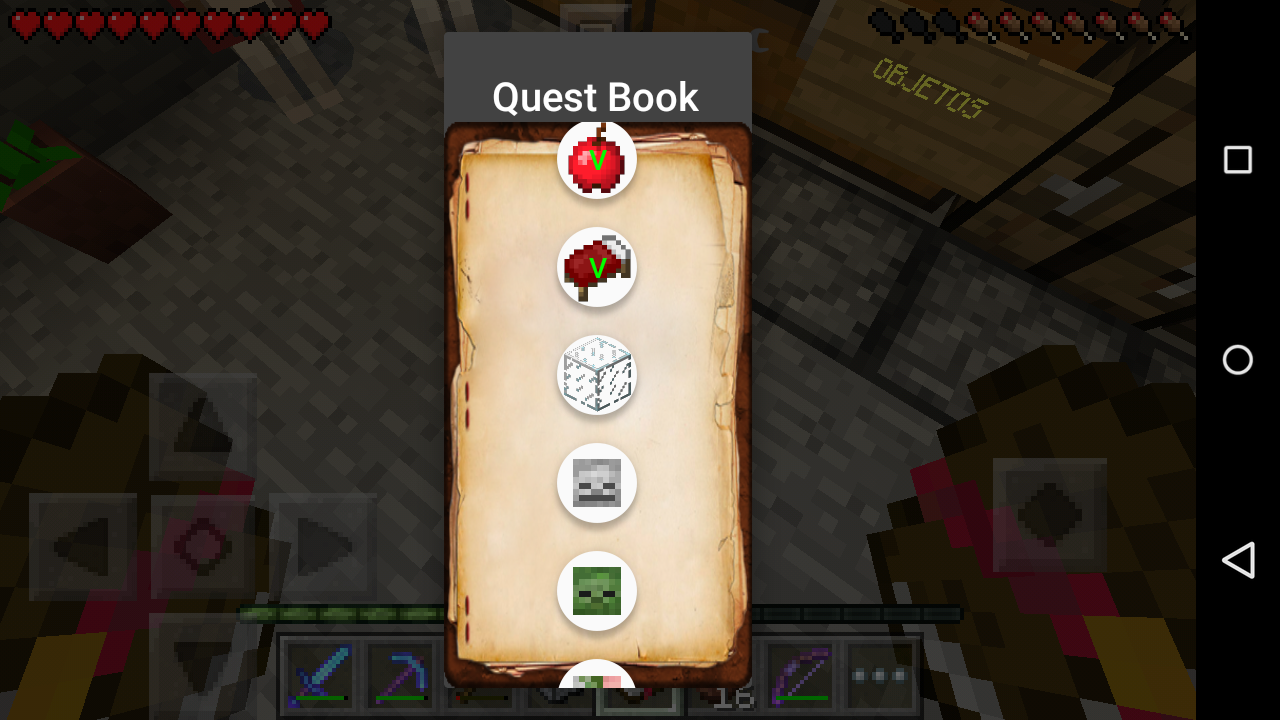
Task: Open the glass block quest
Action: pos(597,375)
